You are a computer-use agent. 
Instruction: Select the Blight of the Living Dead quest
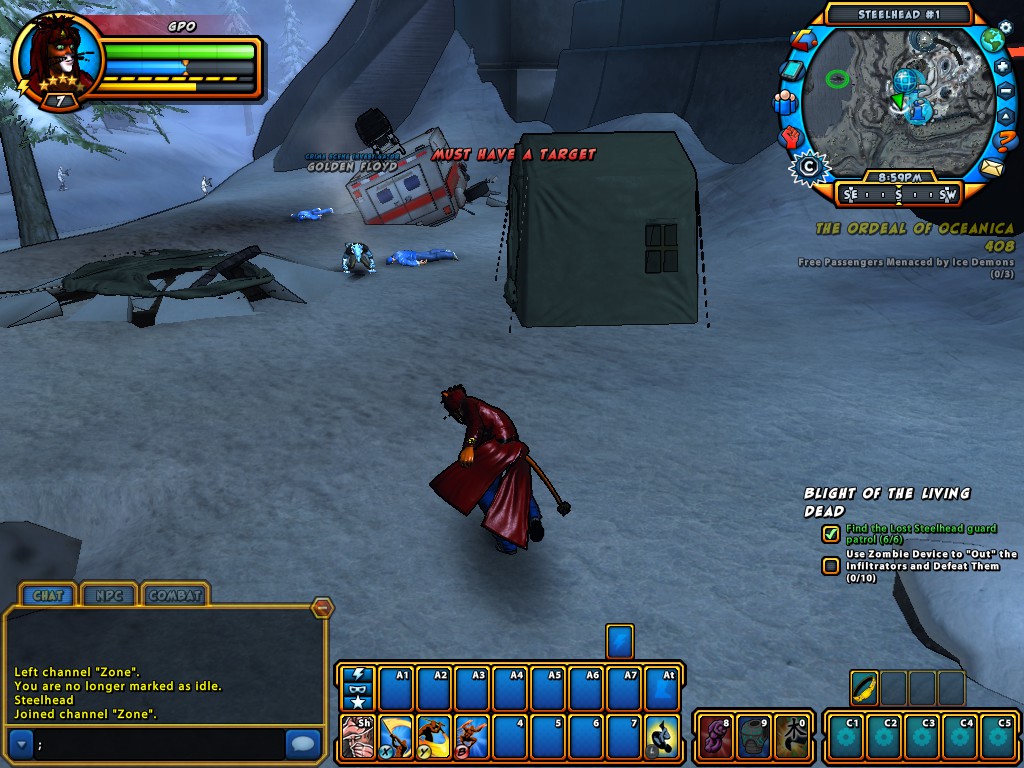pos(886,501)
